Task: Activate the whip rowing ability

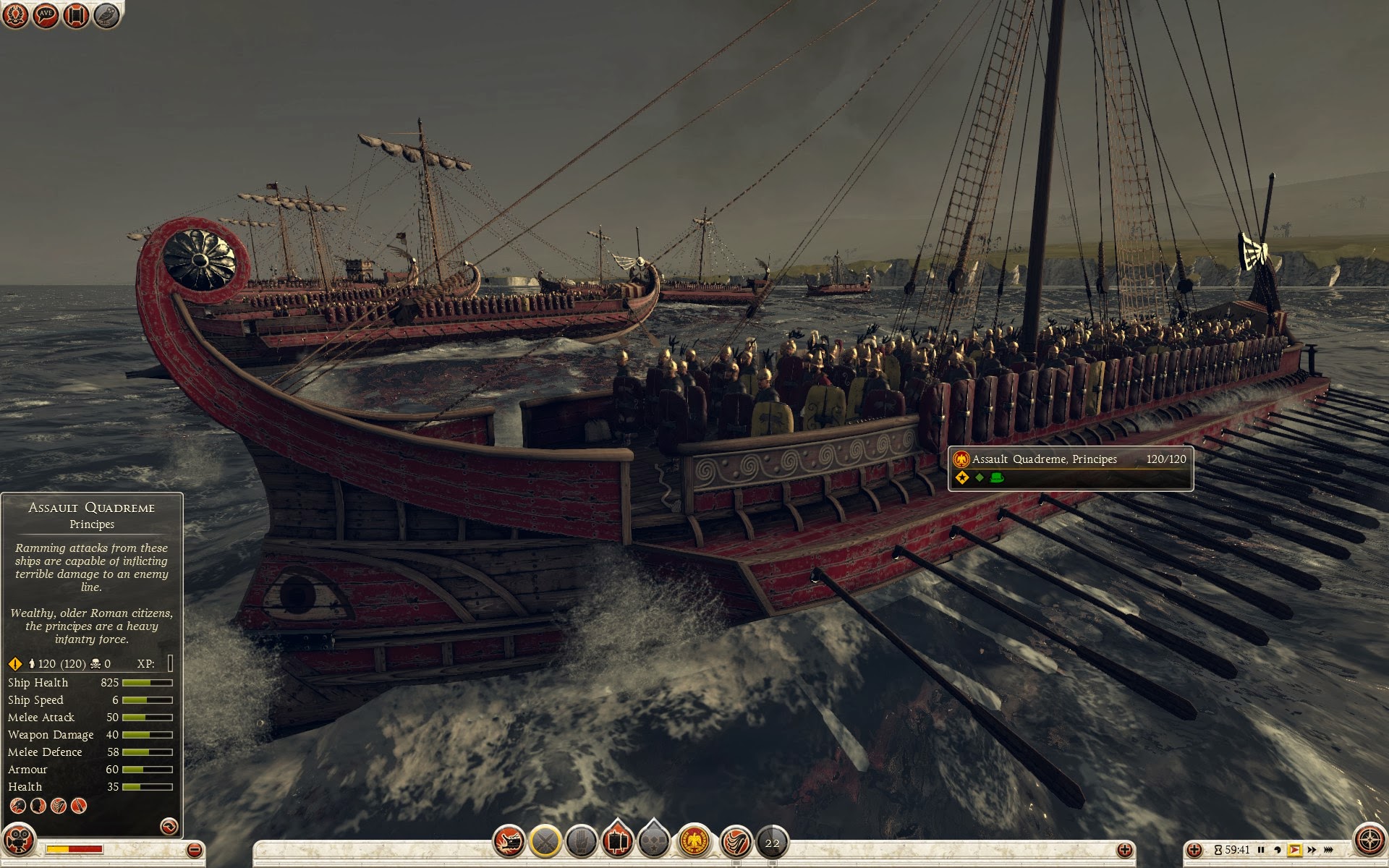Action: click(x=736, y=841)
